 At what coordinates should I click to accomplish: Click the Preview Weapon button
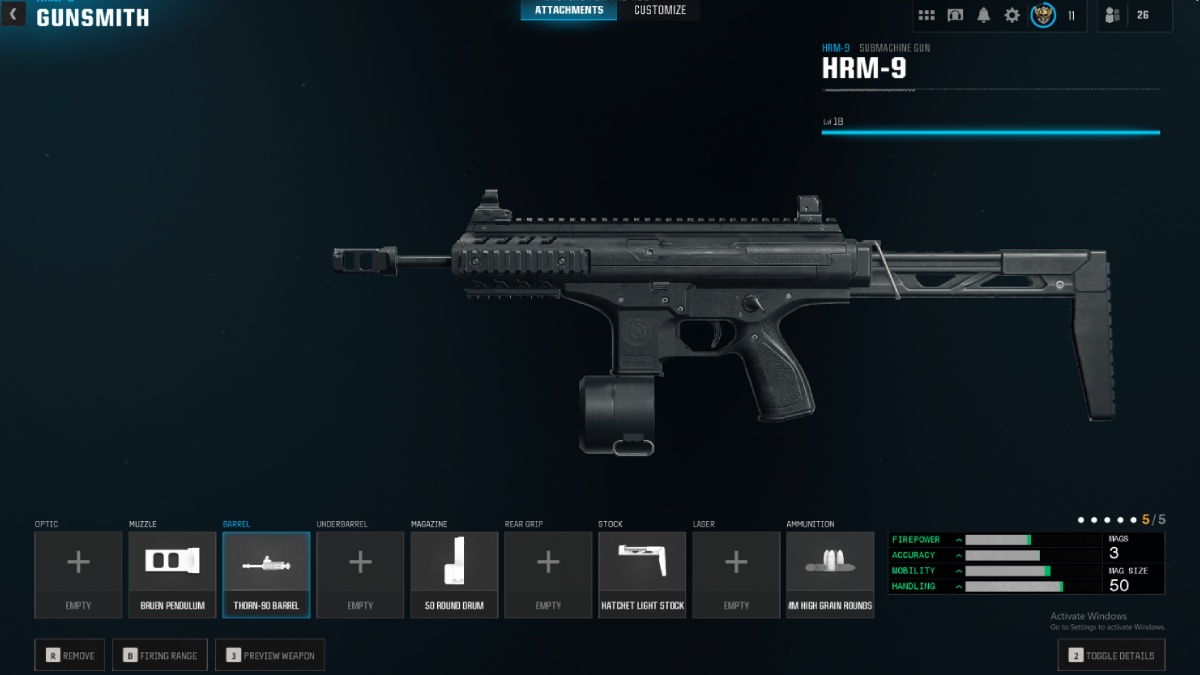pos(270,656)
